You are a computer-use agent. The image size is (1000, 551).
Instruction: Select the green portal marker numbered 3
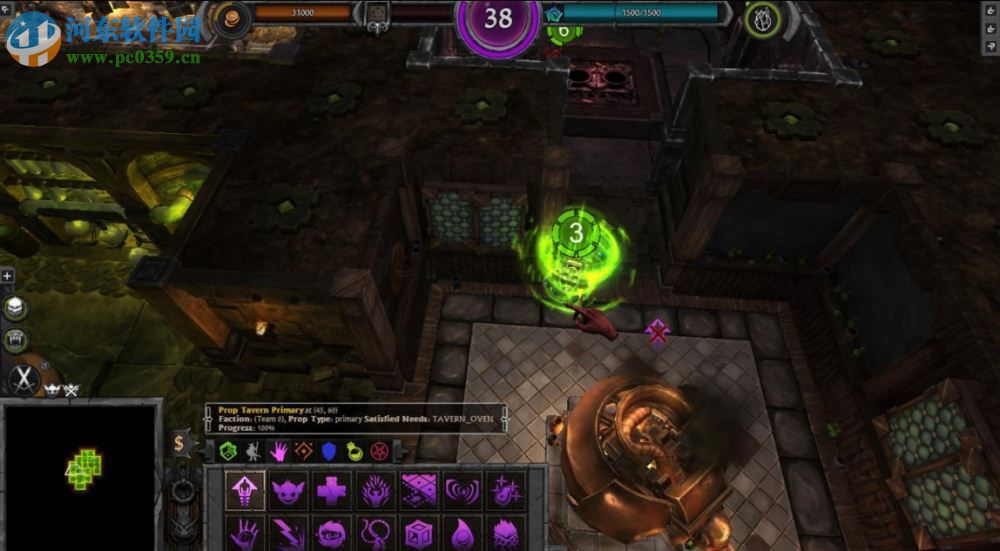[575, 234]
